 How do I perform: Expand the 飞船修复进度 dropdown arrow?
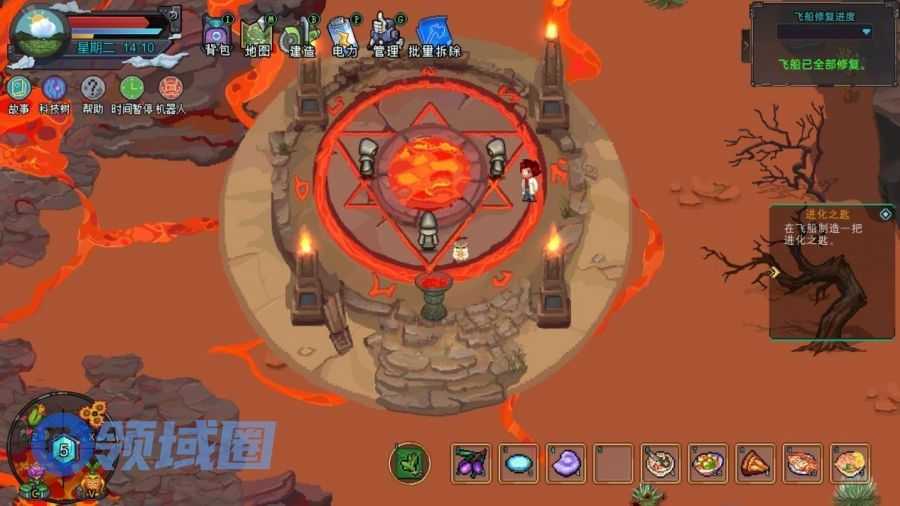point(866,32)
